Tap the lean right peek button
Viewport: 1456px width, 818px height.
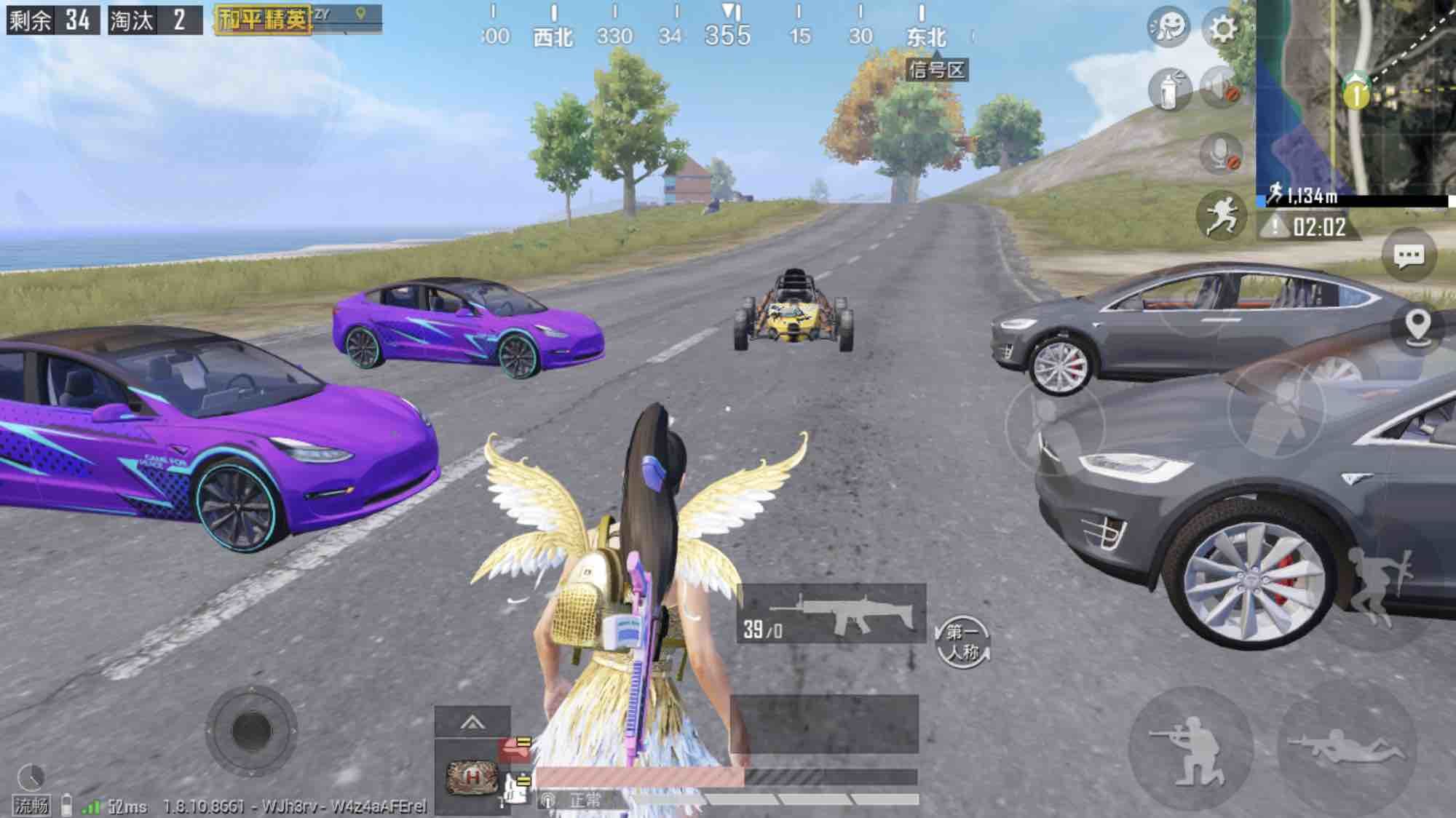click(1275, 409)
